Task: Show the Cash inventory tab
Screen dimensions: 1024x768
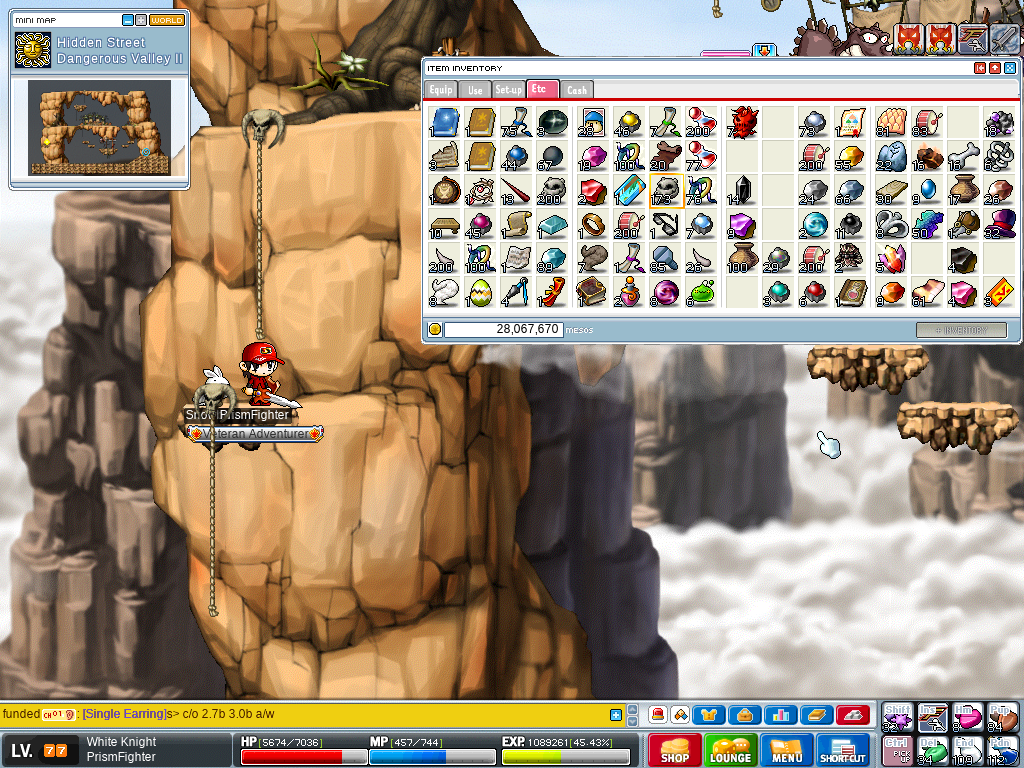Action: point(577,90)
